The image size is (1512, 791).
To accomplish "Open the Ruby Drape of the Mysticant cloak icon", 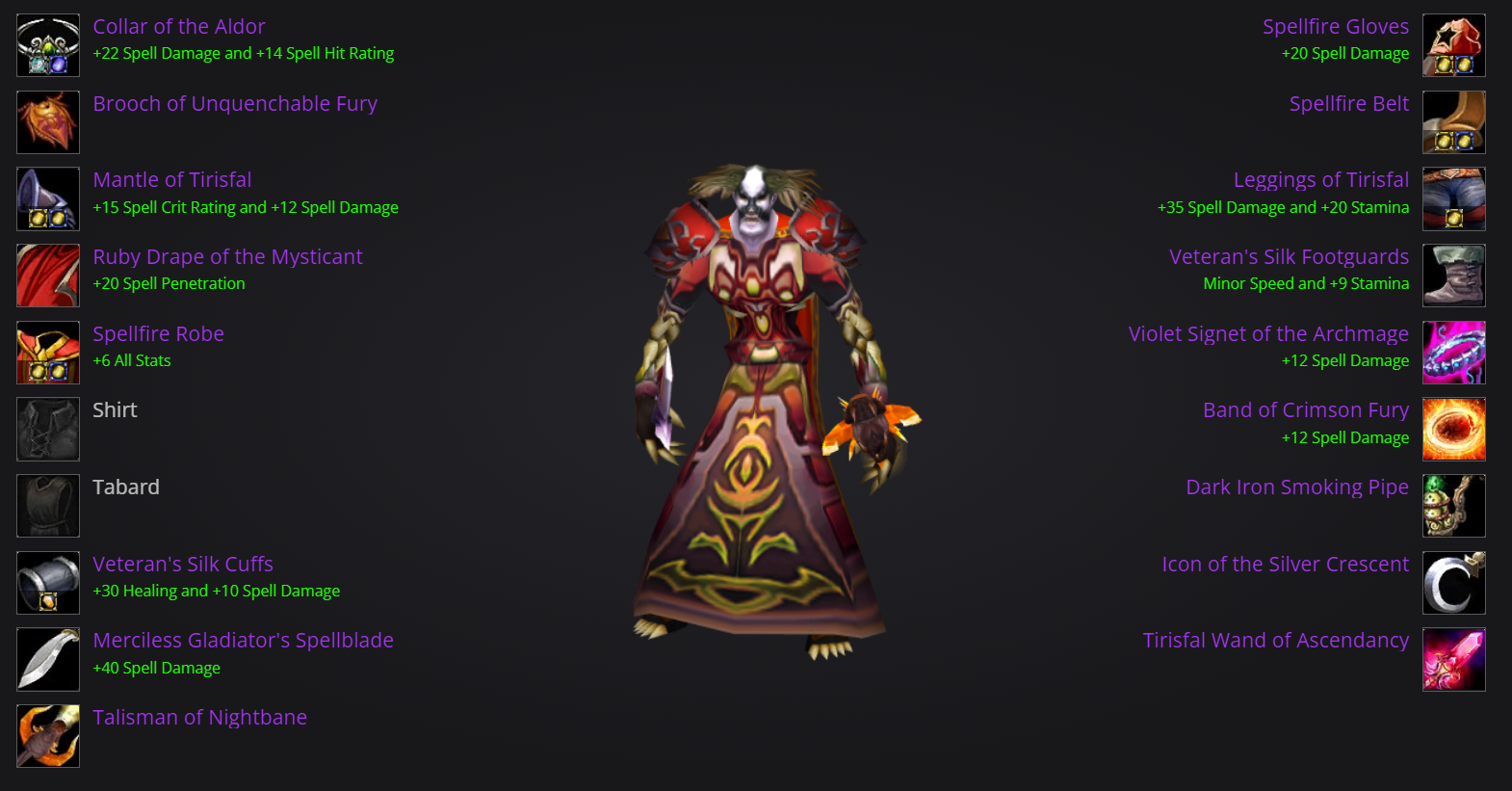I will coord(47,276).
